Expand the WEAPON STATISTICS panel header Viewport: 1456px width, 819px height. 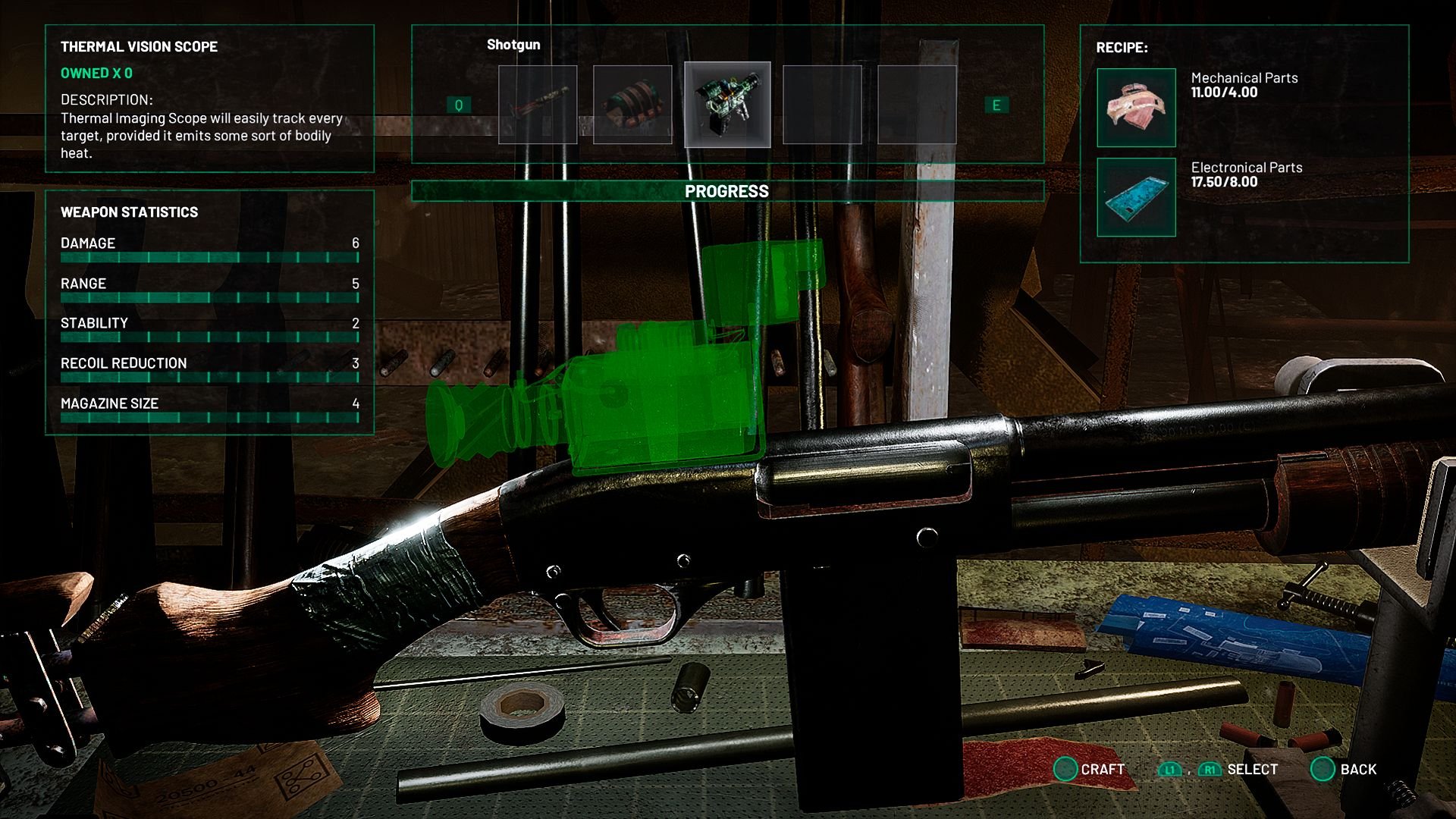tap(130, 212)
